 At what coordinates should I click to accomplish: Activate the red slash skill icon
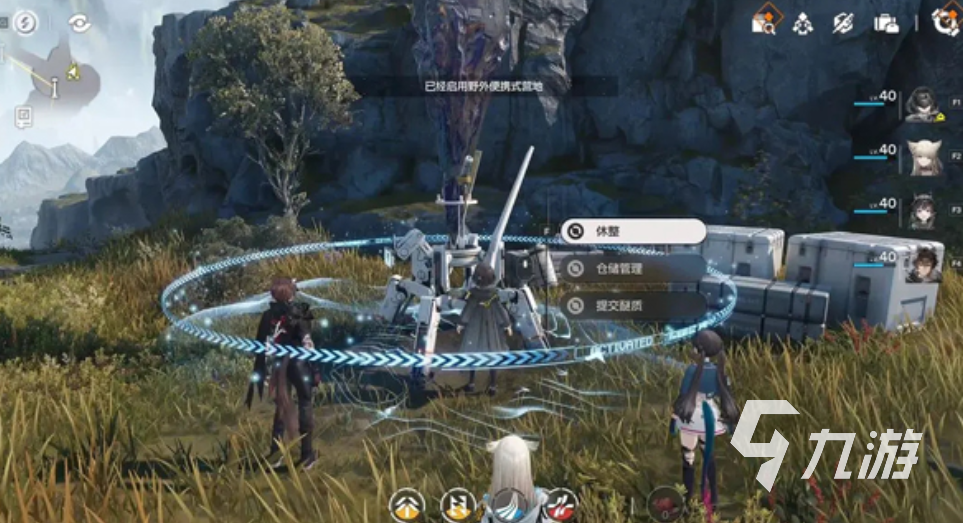pyautogui.click(x=563, y=506)
